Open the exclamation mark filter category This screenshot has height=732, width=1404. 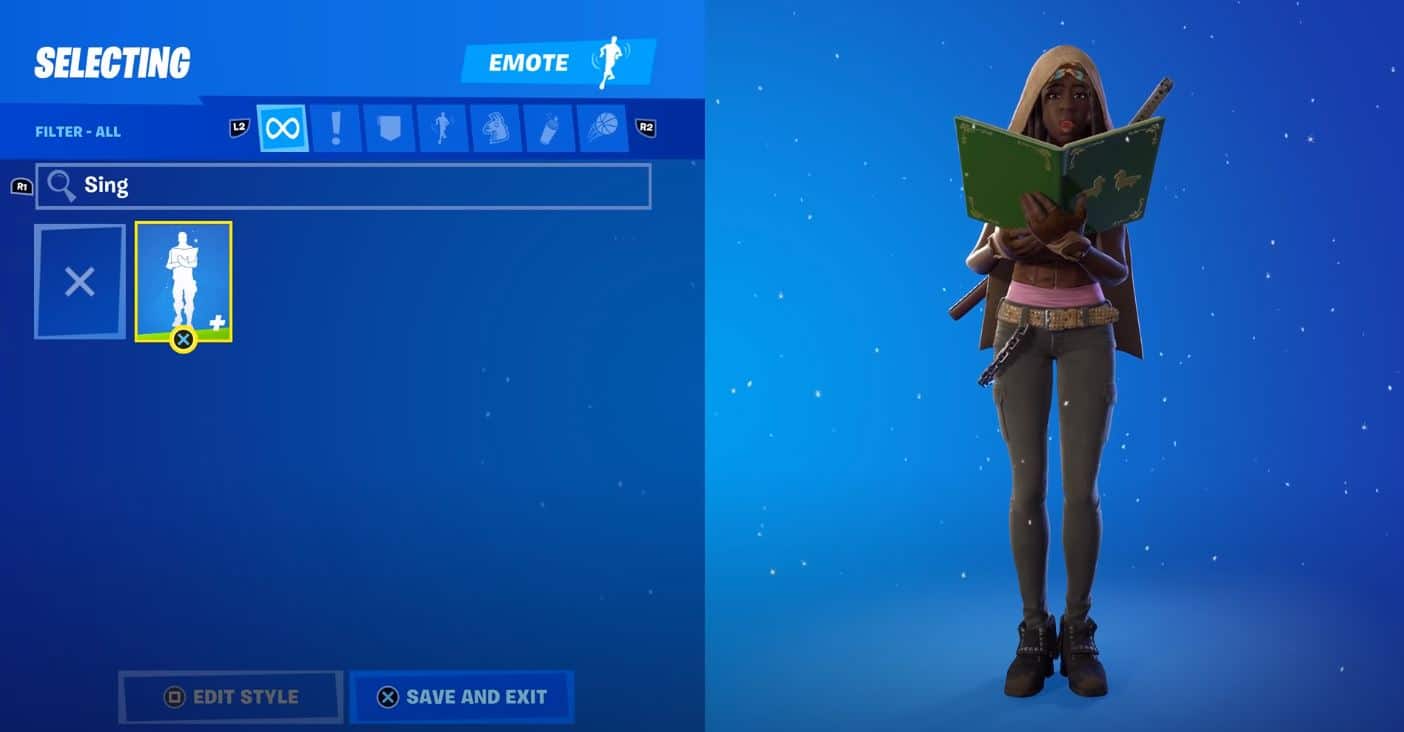click(x=336, y=128)
